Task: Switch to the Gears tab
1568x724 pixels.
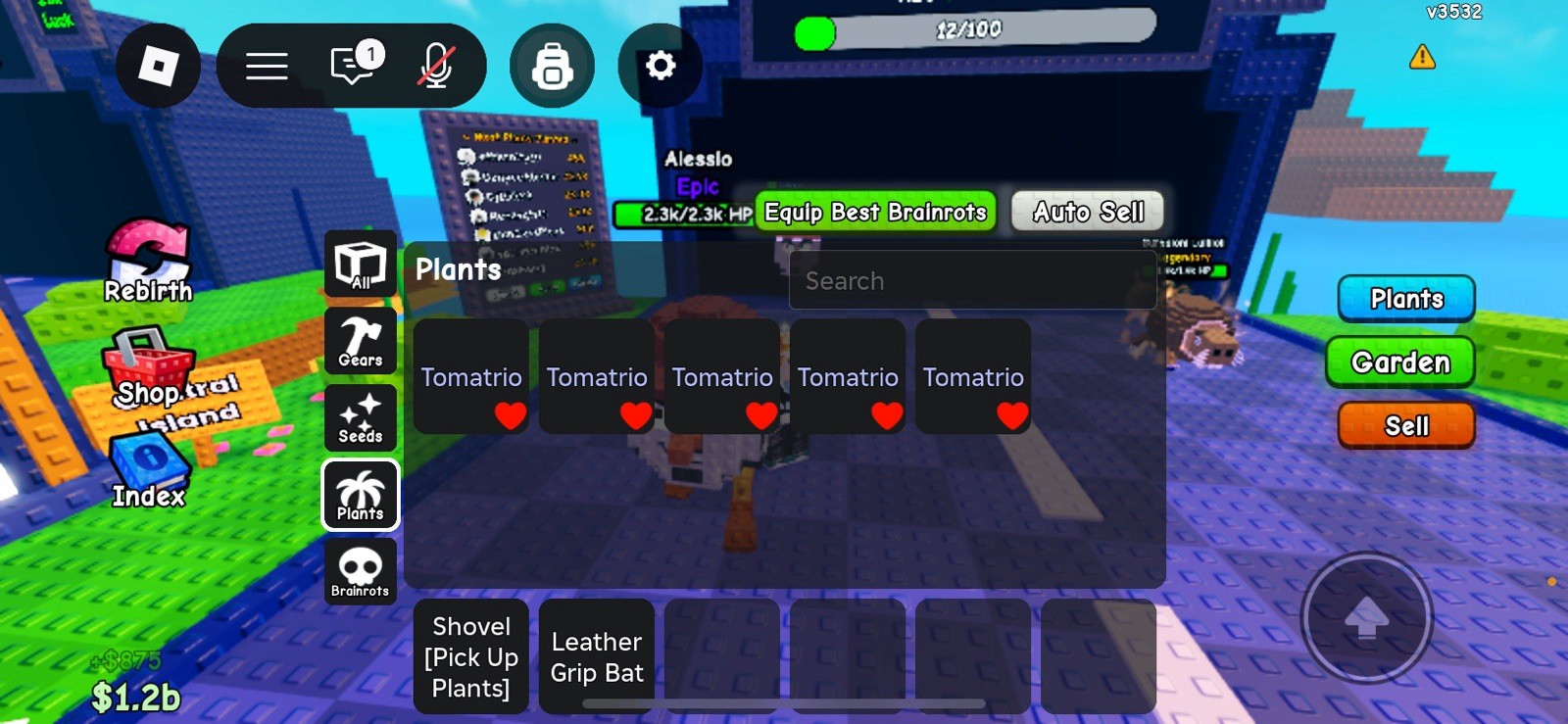Action: pos(360,340)
